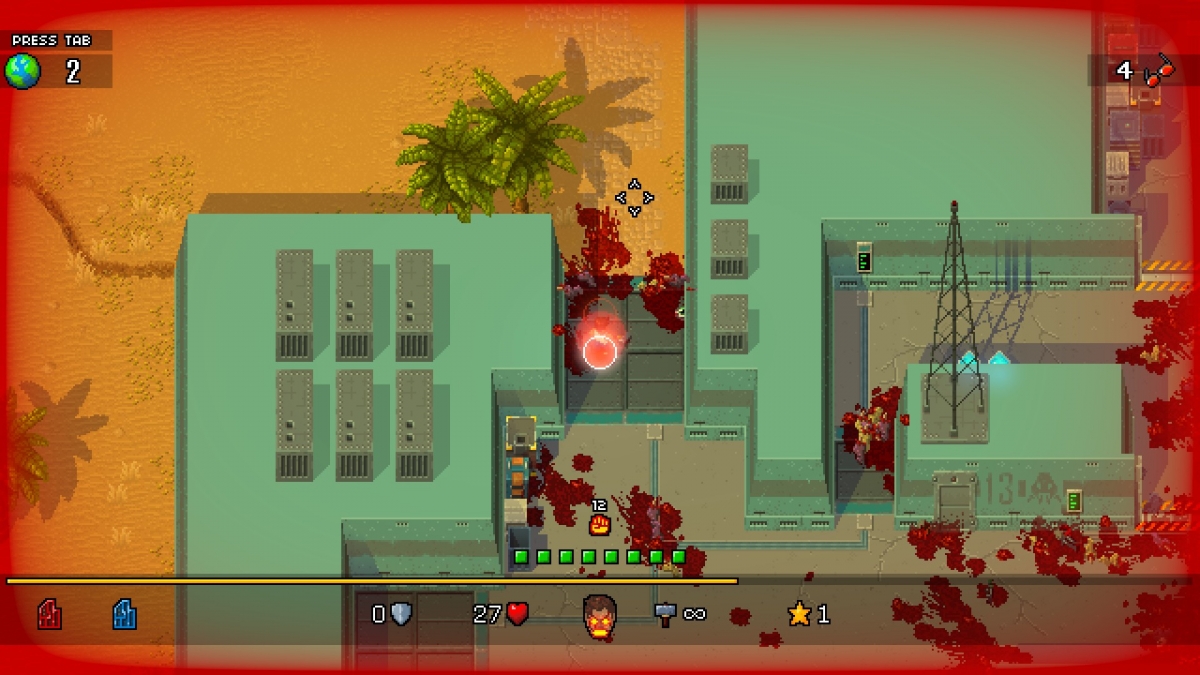
Task: Click the globe icon under Press Tab
Action: (x=23, y=71)
